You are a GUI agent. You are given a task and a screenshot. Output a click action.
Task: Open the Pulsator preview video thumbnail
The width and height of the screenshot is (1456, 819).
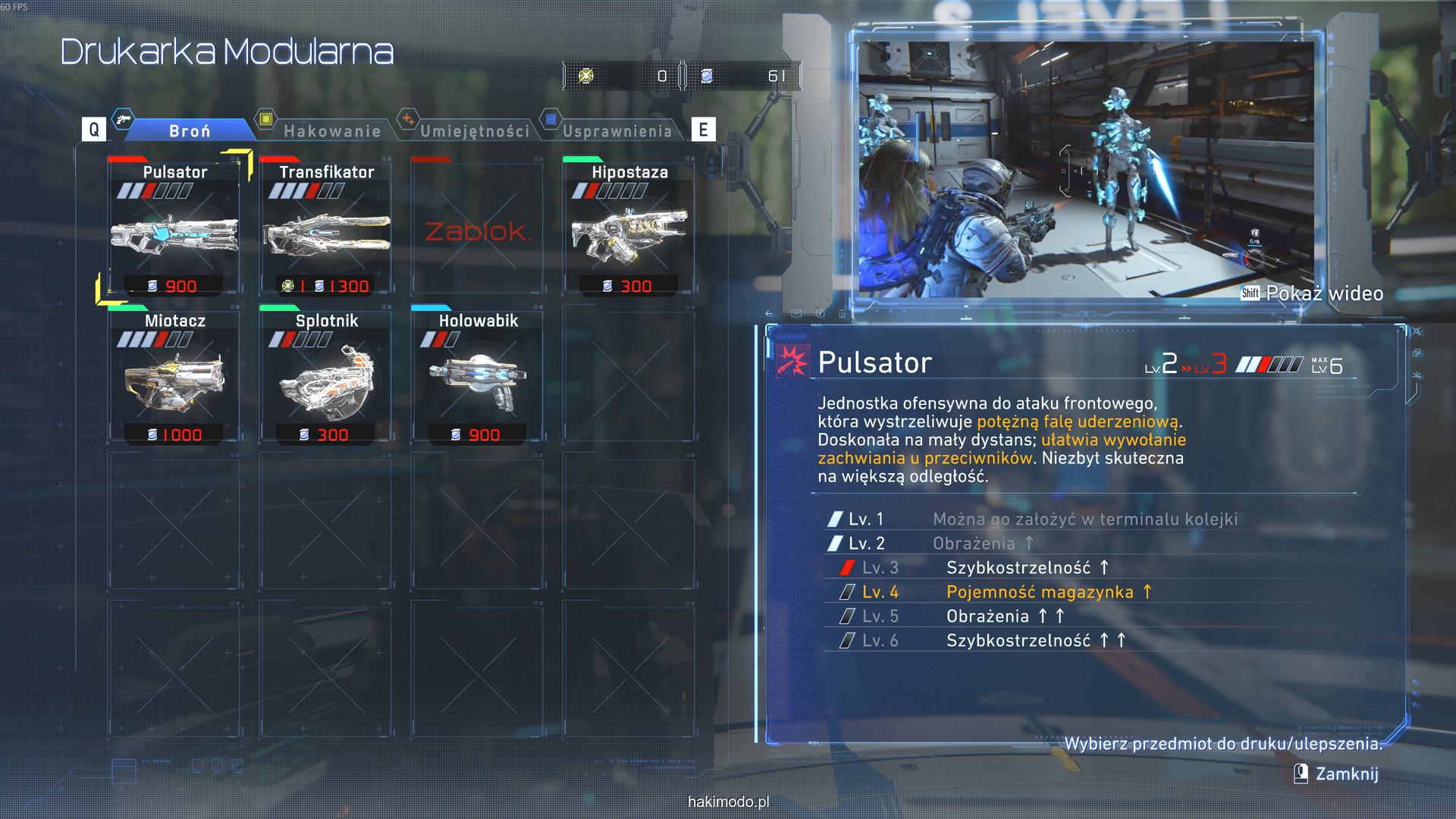tap(1086, 170)
